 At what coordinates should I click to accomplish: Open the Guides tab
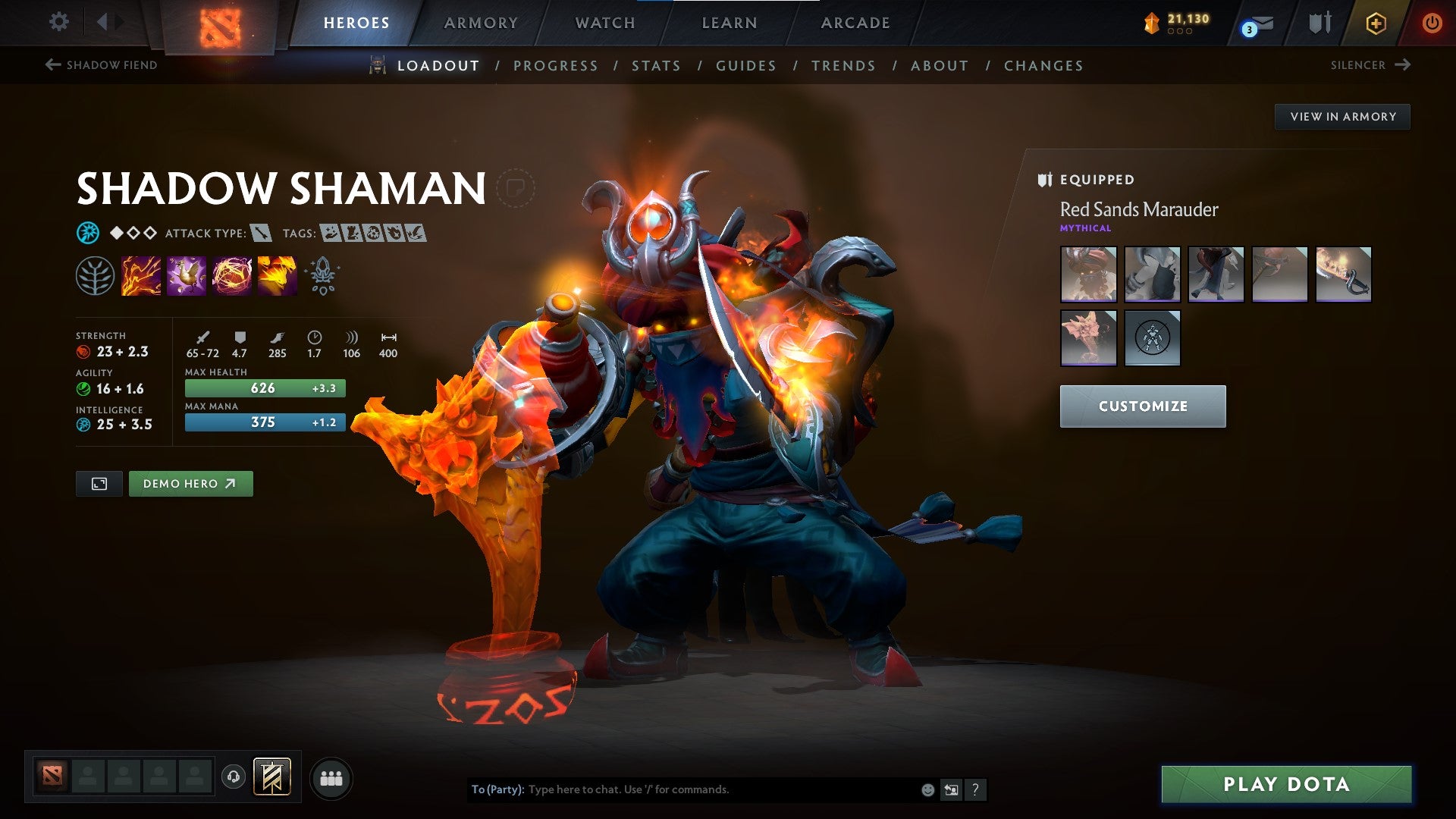(745, 66)
